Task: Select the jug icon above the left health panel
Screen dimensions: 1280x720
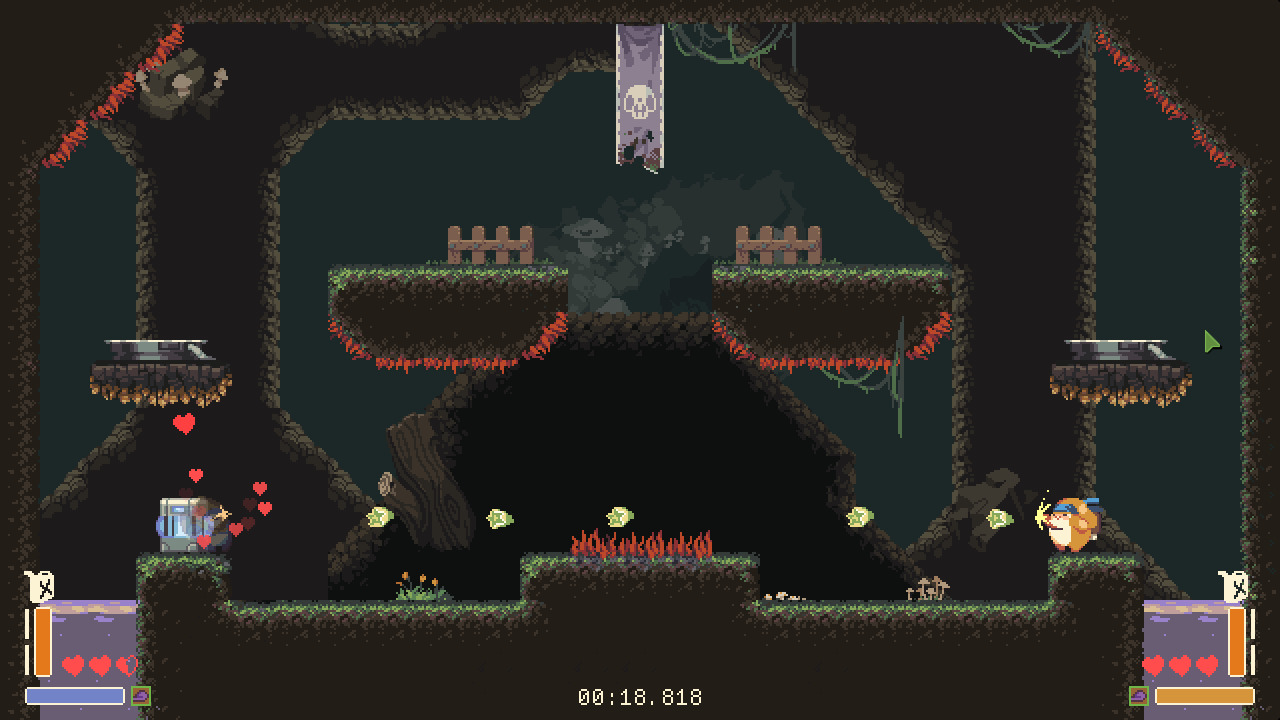Action: pos(42,588)
